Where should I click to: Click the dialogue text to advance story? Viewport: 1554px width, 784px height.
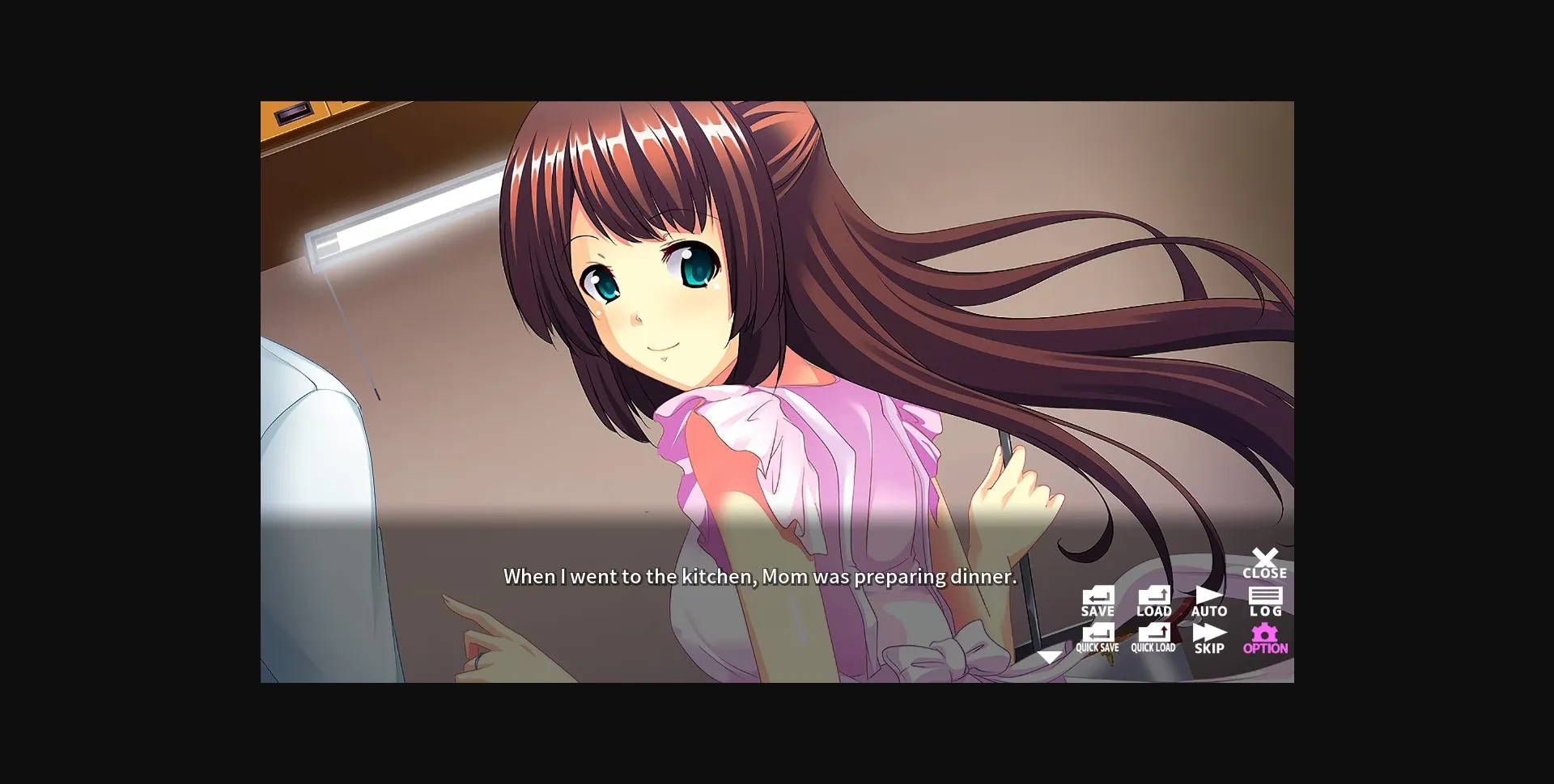(x=759, y=577)
